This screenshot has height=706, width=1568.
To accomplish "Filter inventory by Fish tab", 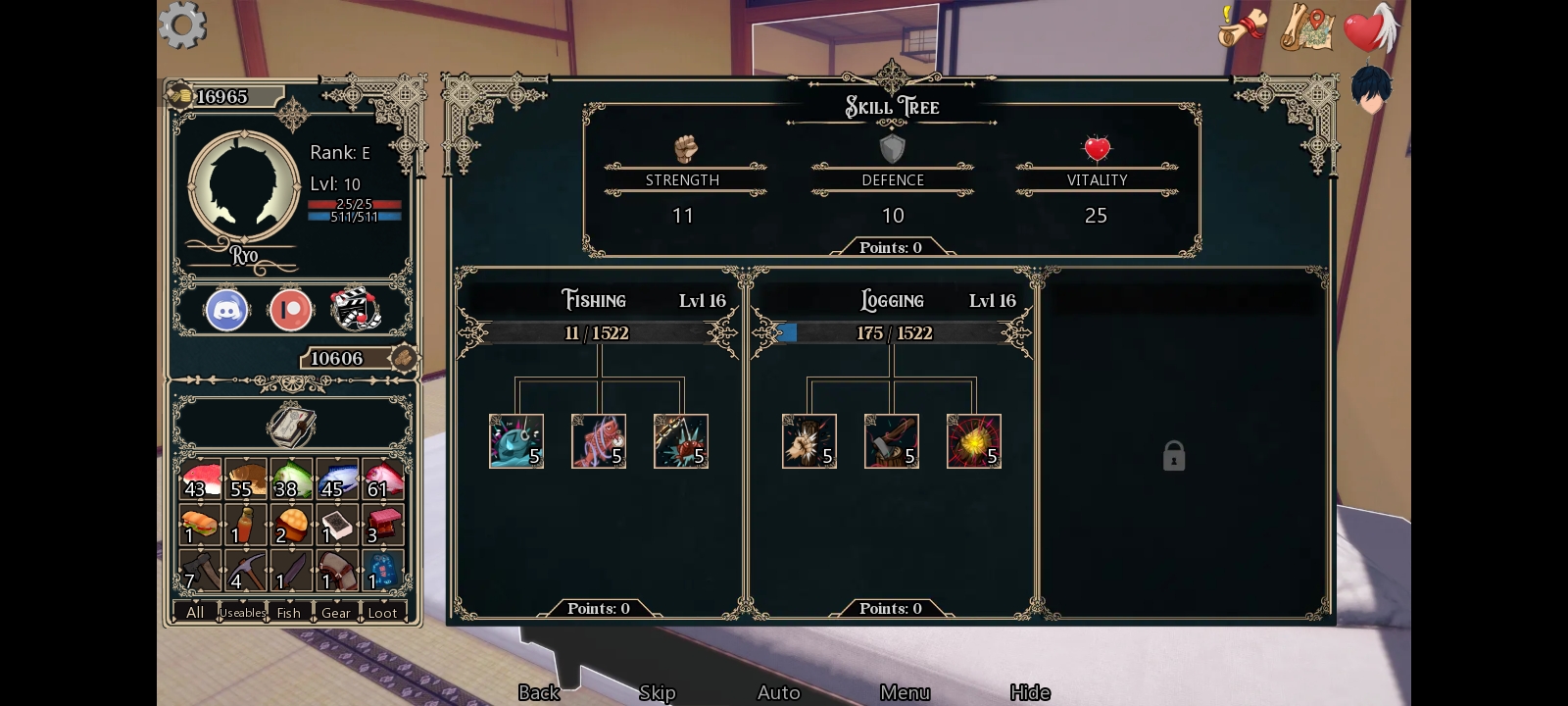I will pyautogui.click(x=289, y=613).
